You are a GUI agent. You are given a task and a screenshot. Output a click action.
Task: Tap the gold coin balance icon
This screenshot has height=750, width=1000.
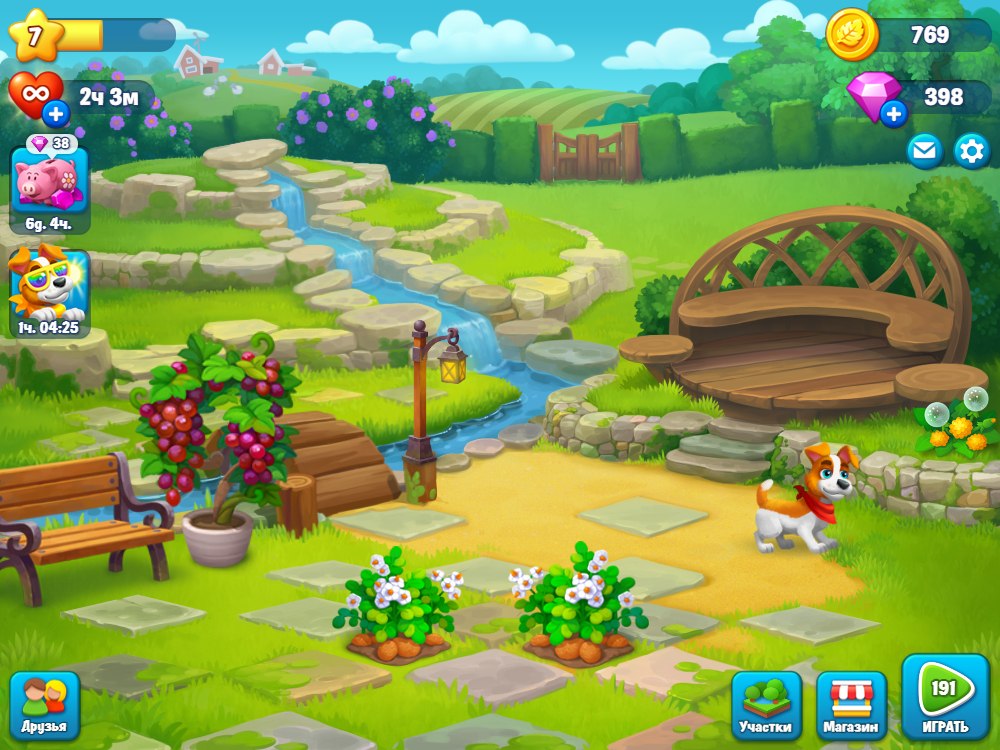tap(852, 35)
